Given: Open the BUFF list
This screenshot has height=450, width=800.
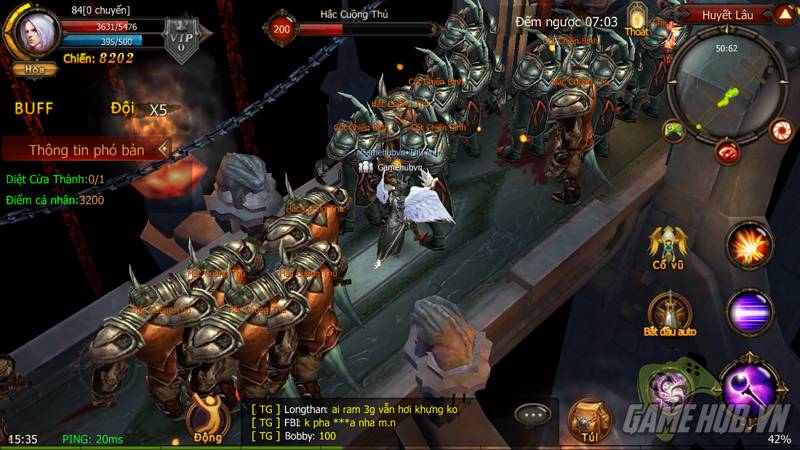Looking at the screenshot, I should click(x=33, y=108).
